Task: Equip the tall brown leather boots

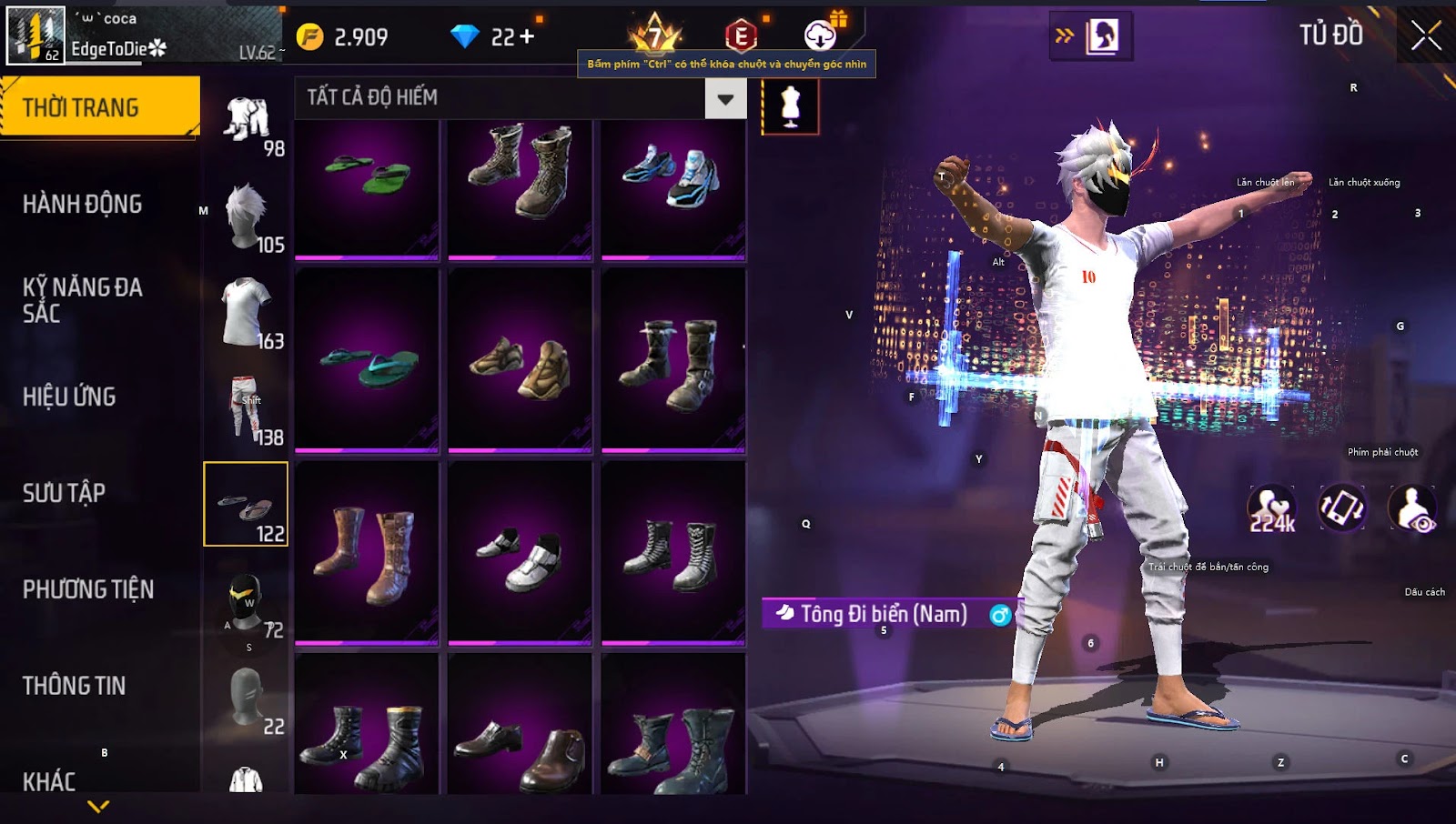Action: pyautogui.click(x=367, y=553)
